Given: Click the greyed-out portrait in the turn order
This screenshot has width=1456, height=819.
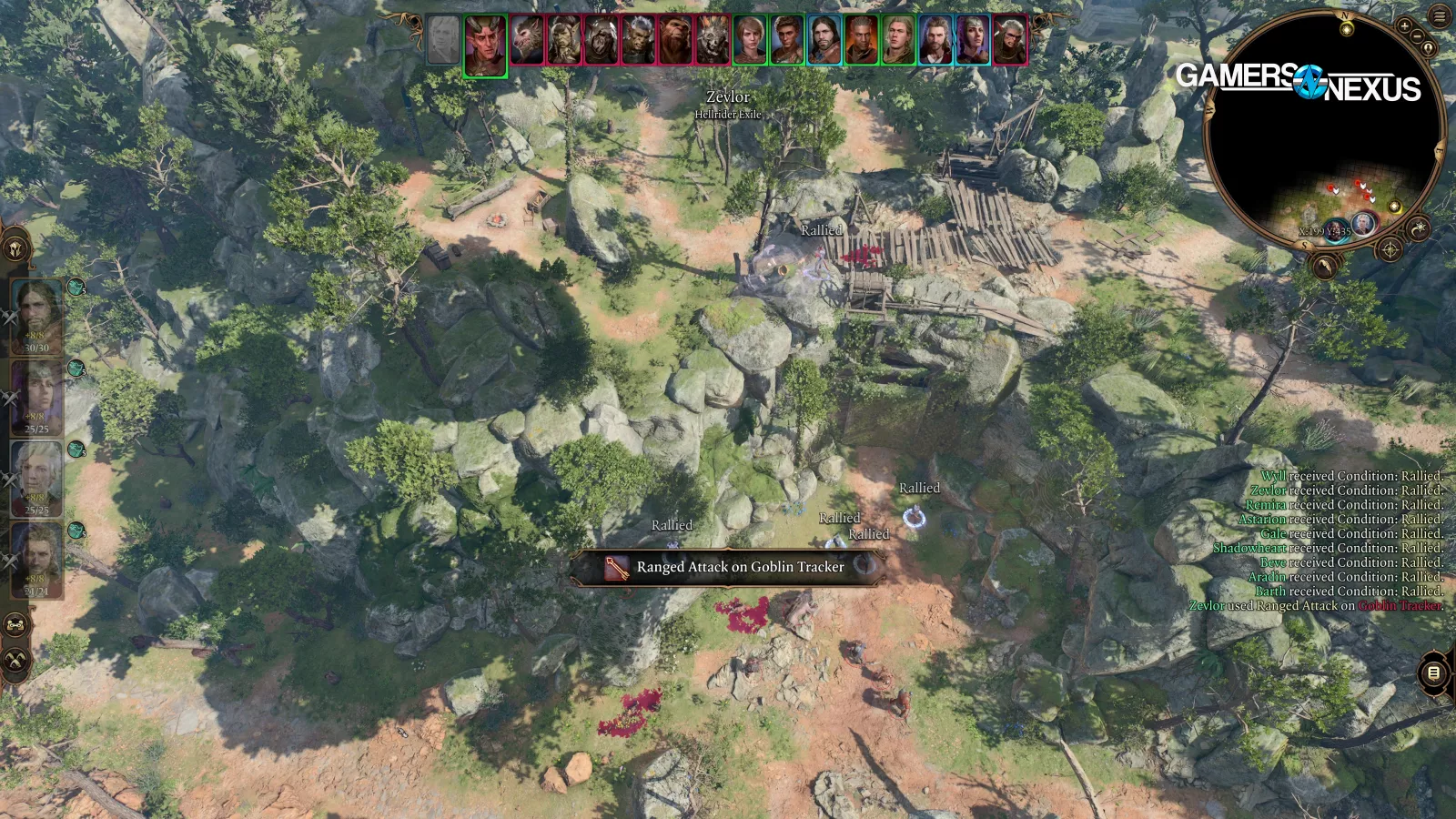Looking at the screenshot, I should [x=443, y=41].
